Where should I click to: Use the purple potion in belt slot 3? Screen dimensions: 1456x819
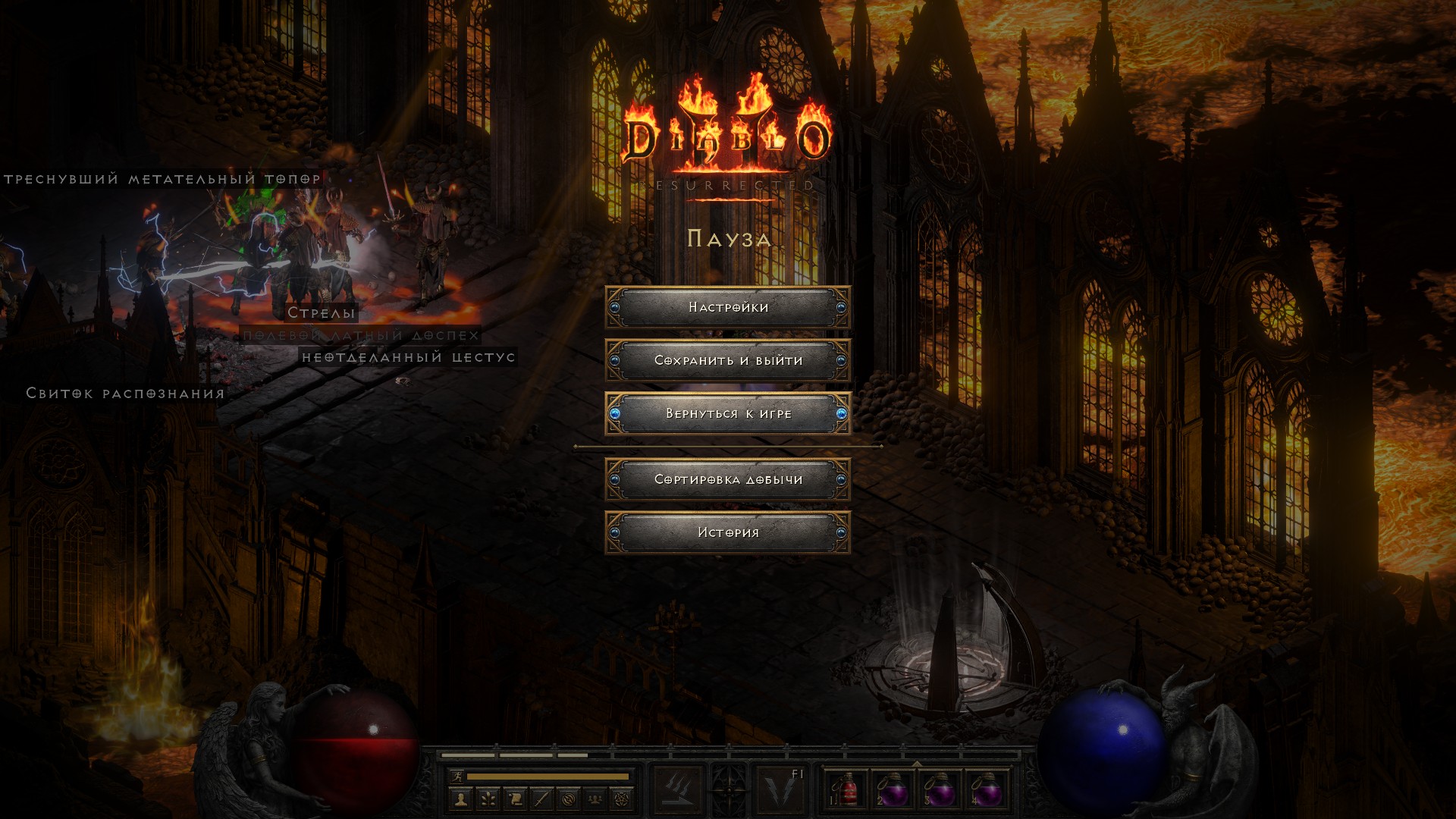(x=940, y=790)
